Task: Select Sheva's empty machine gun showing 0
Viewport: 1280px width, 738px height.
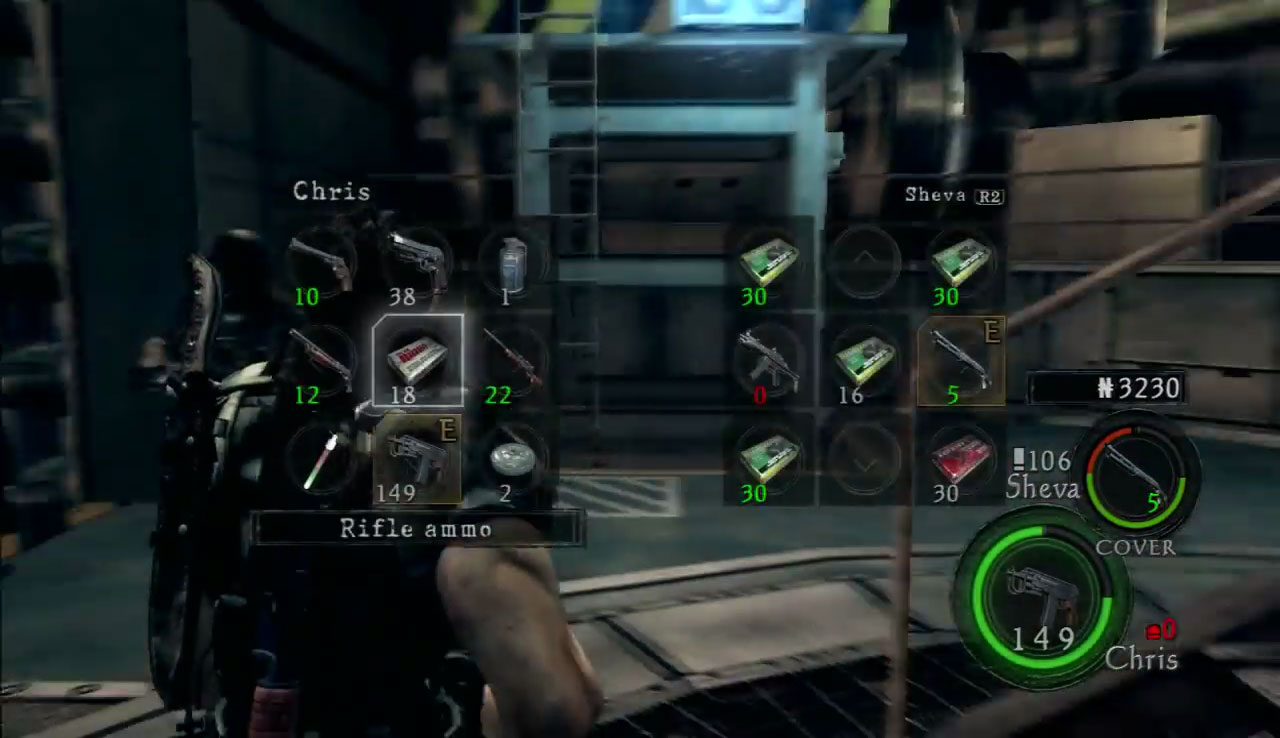Action: click(768, 361)
